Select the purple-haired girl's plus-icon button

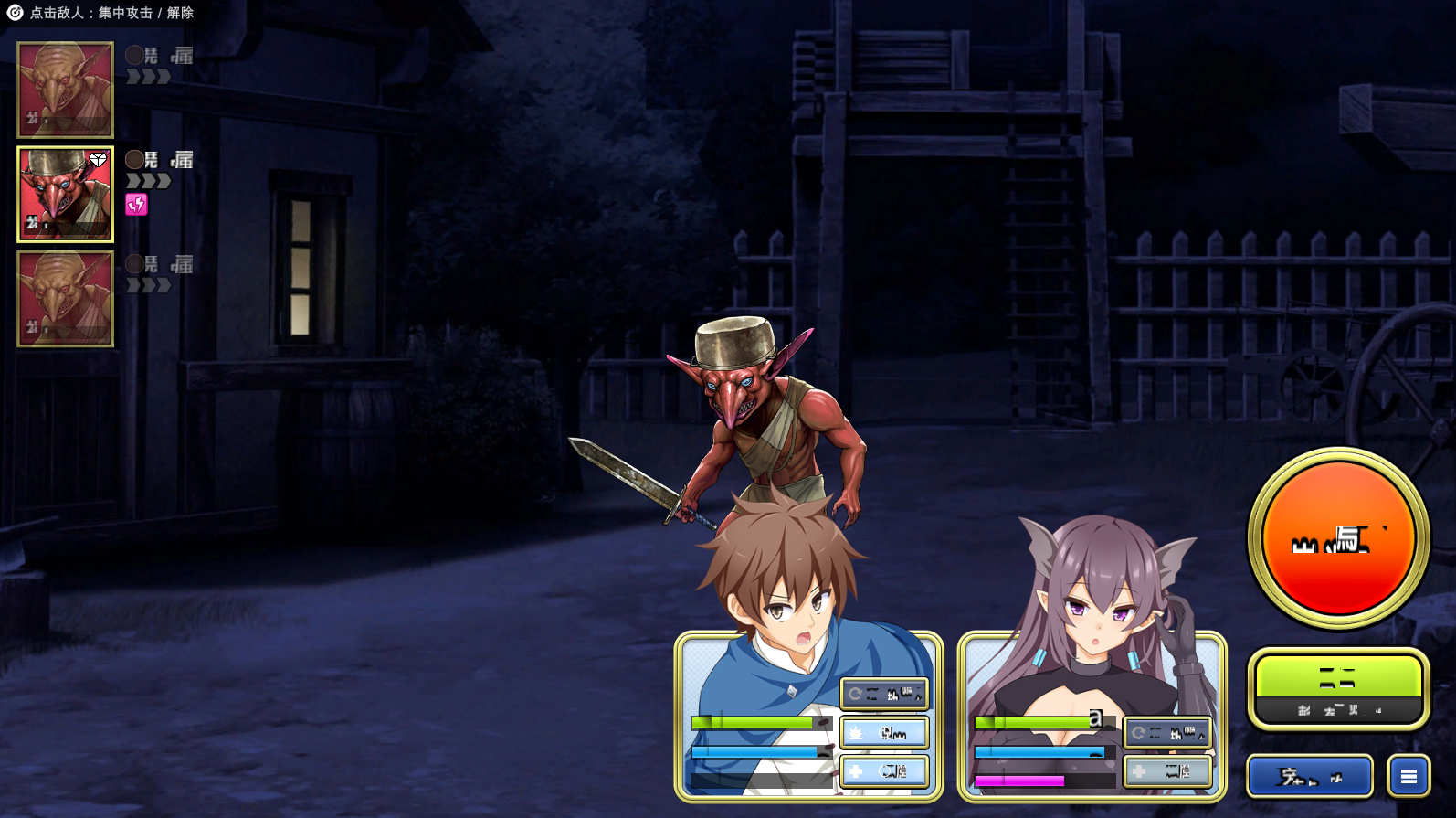coord(1167,771)
